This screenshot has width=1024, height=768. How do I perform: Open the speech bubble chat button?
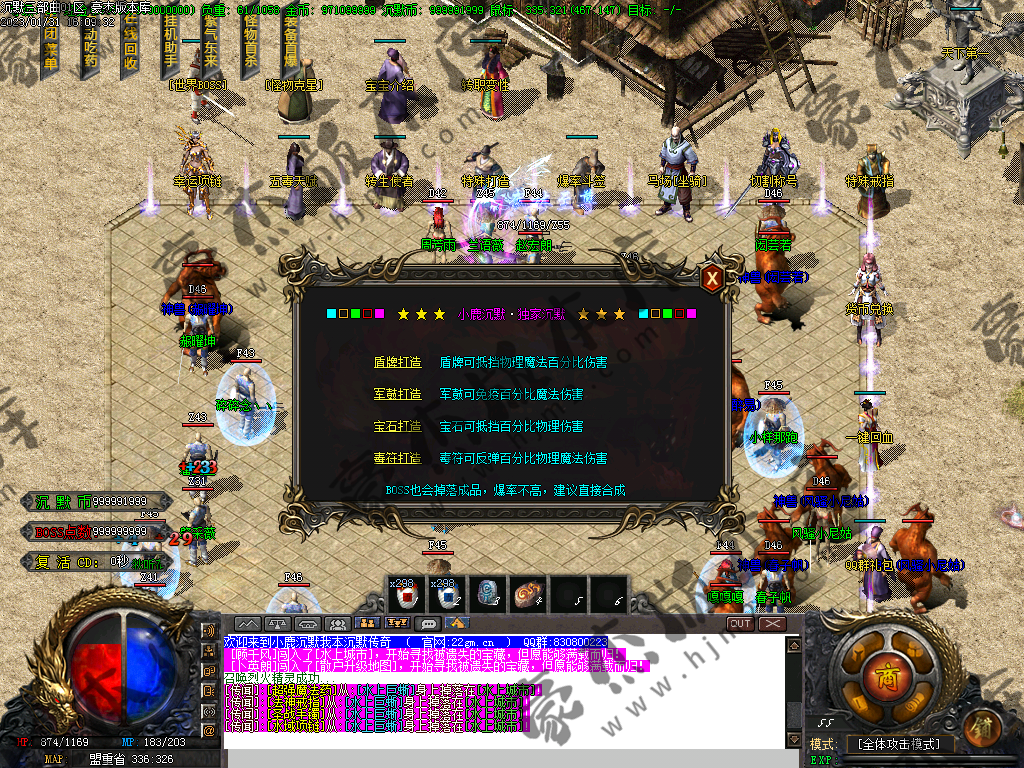click(x=430, y=624)
